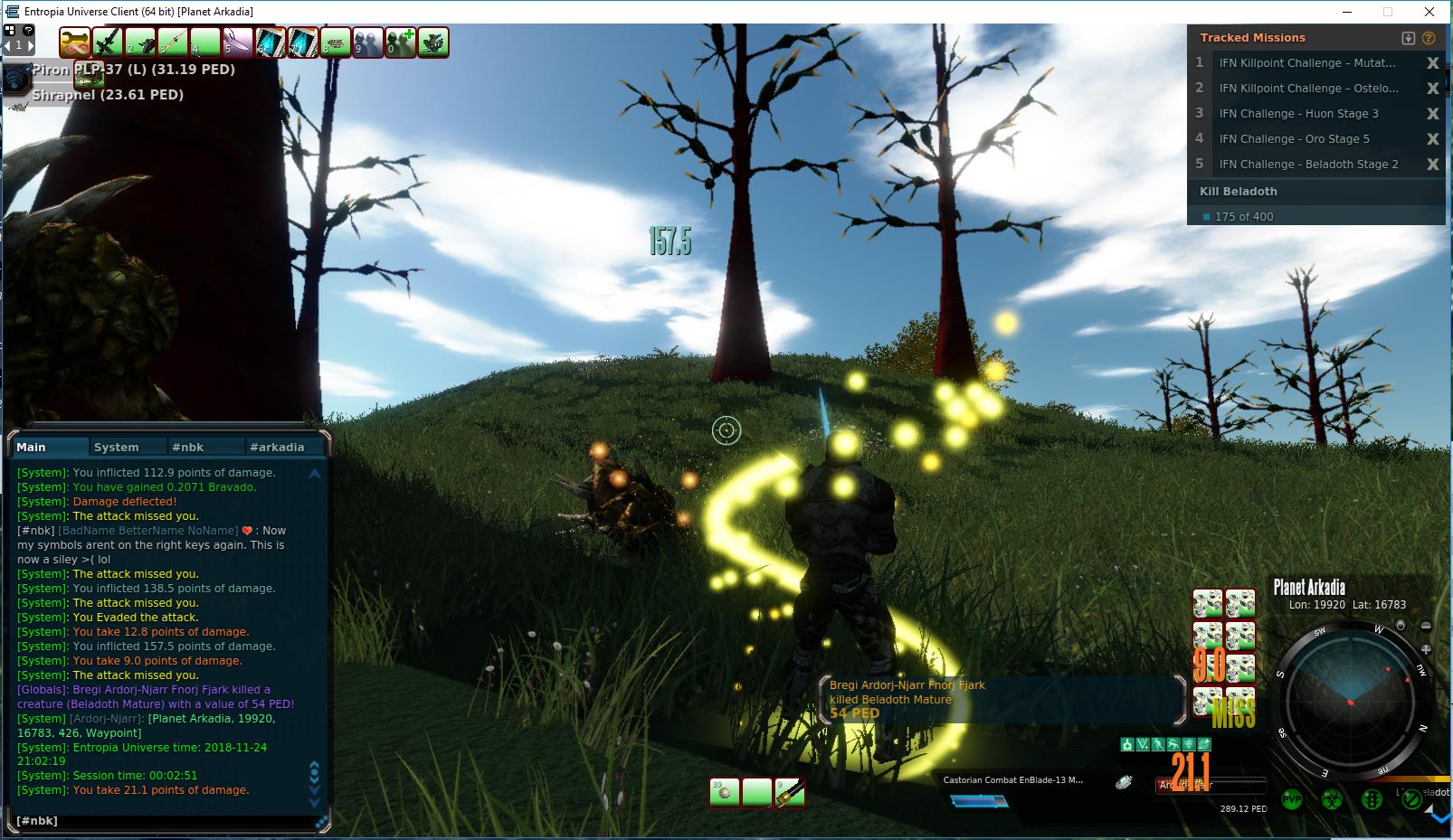The height and width of the screenshot is (840, 1453).
Task: Toggle the green PVP status icon
Action: point(1292,799)
